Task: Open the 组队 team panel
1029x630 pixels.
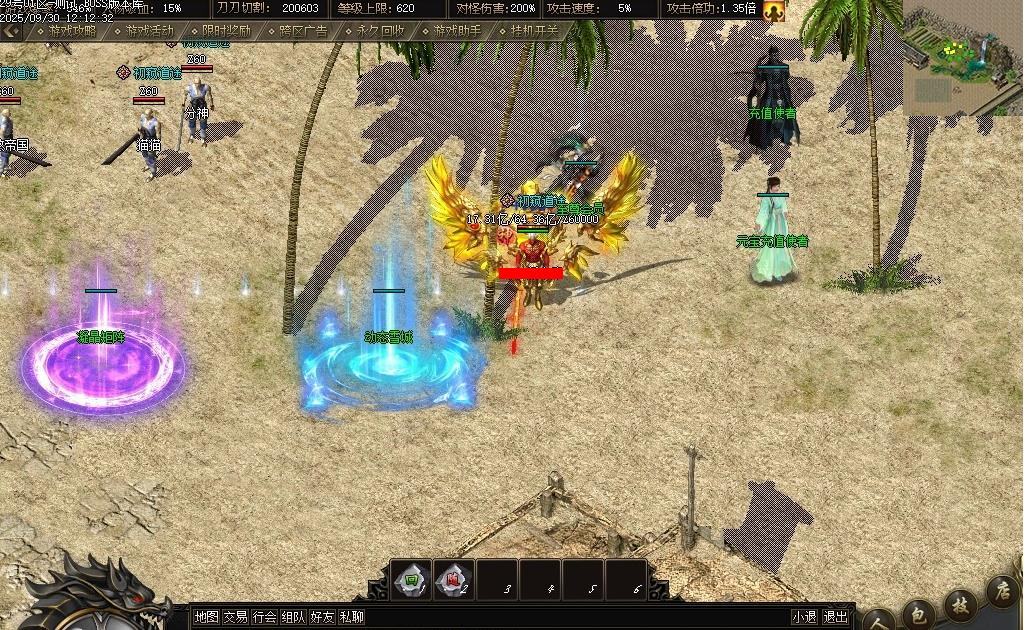Action: pyautogui.click(x=293, y=617)
